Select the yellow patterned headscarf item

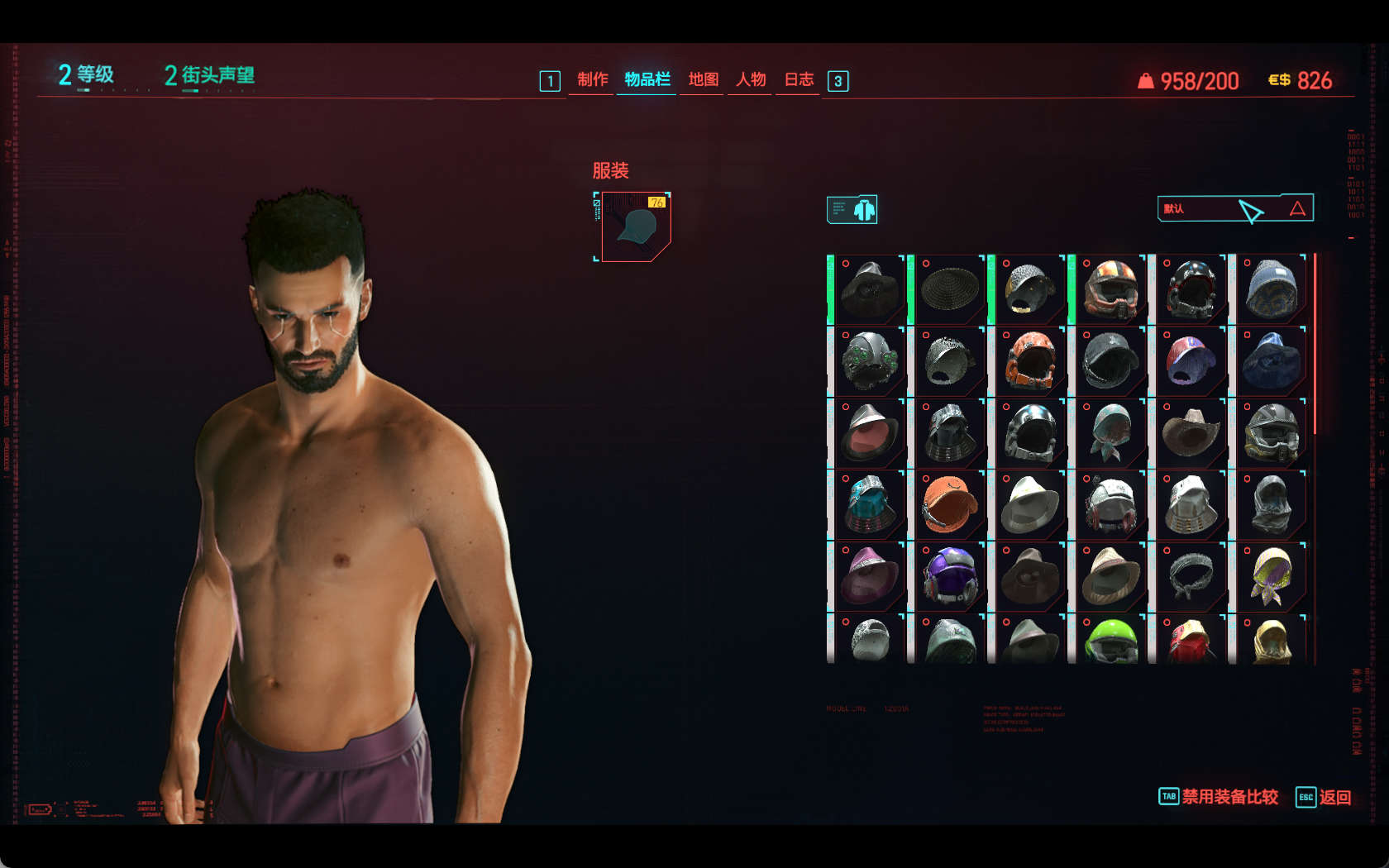(1271, 576)
